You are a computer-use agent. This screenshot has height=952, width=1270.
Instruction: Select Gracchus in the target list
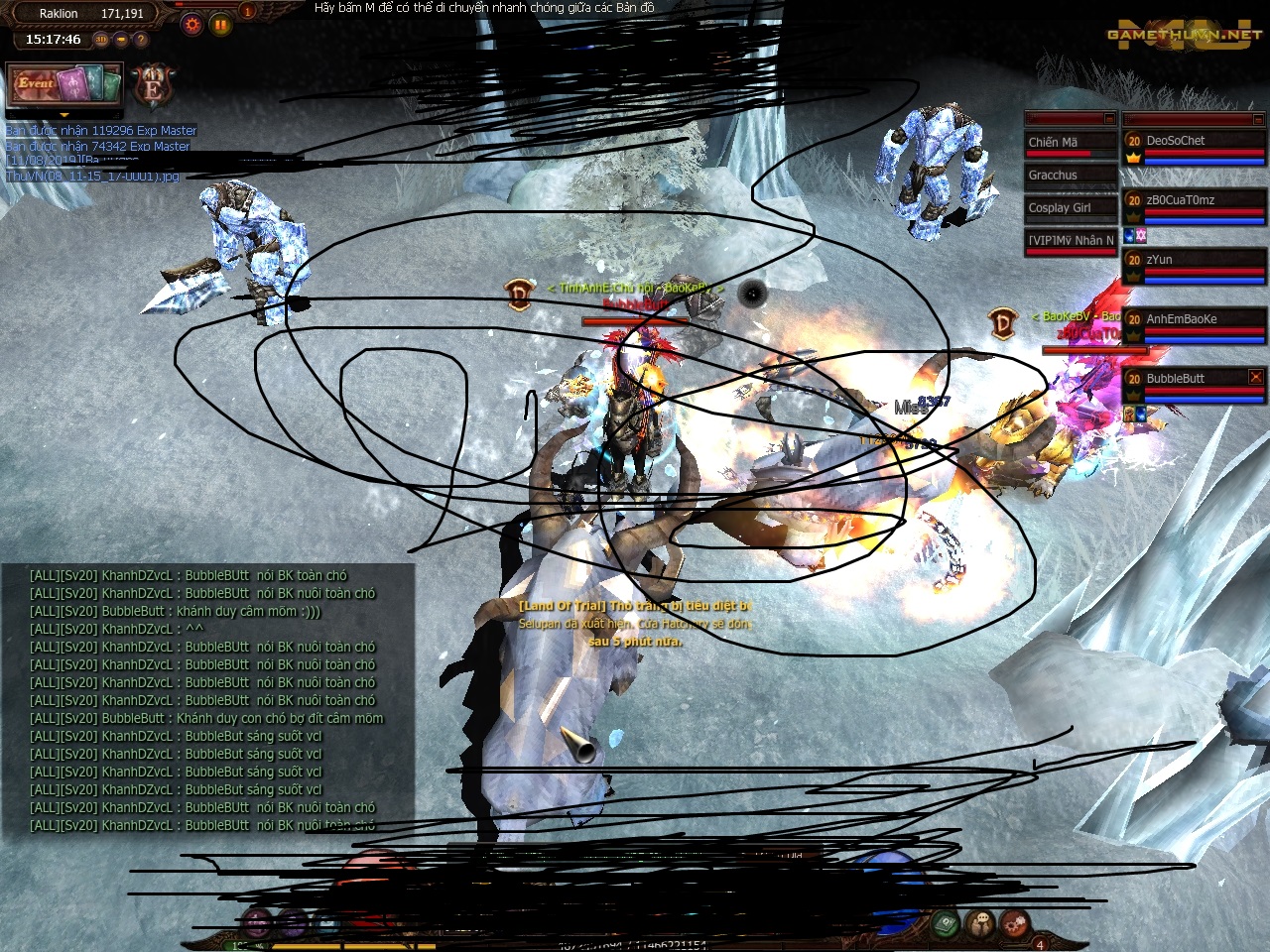(1070, 175)
